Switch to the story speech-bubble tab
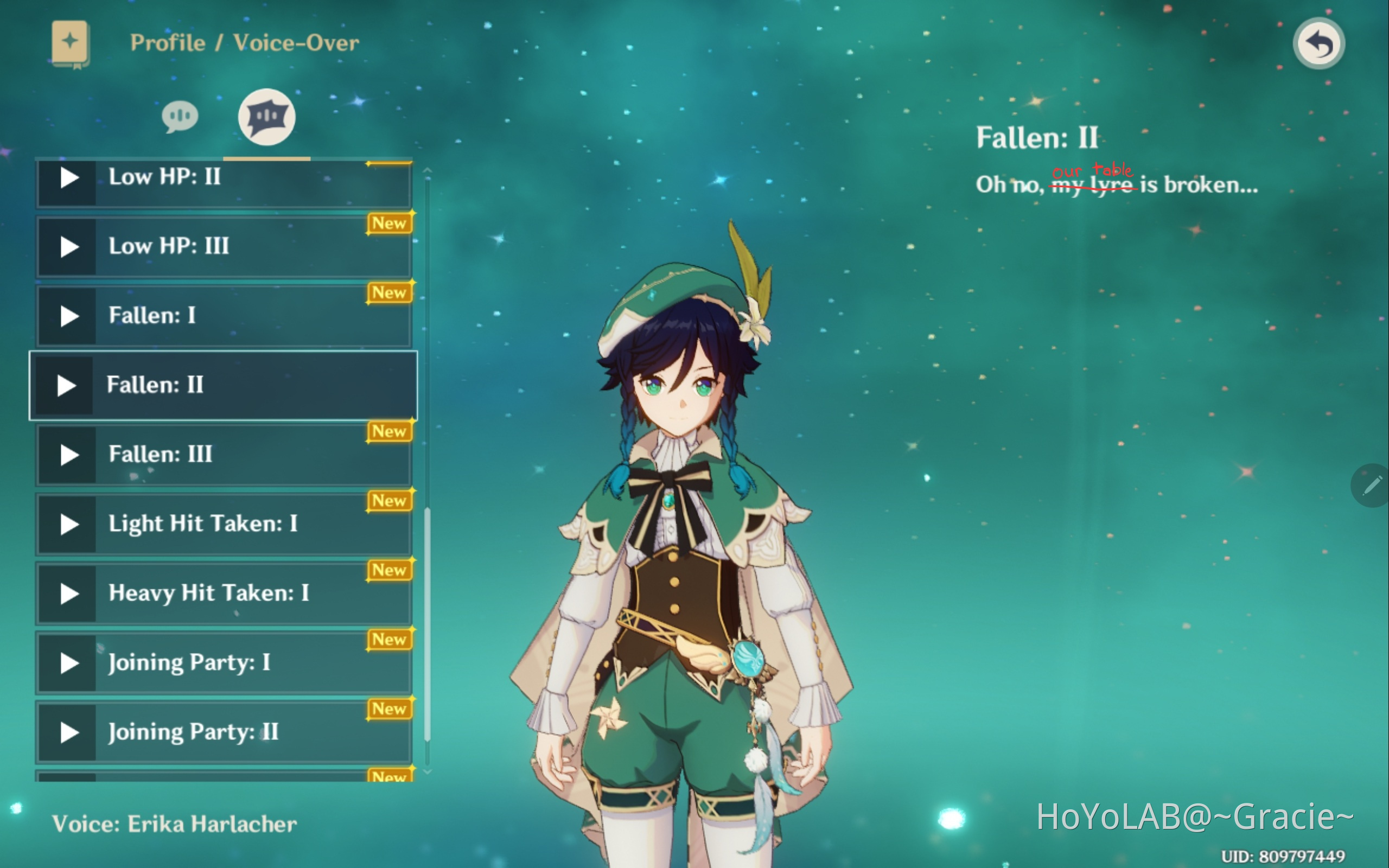1389x868 pixels. pyautogui.click(x=180, y=117)
